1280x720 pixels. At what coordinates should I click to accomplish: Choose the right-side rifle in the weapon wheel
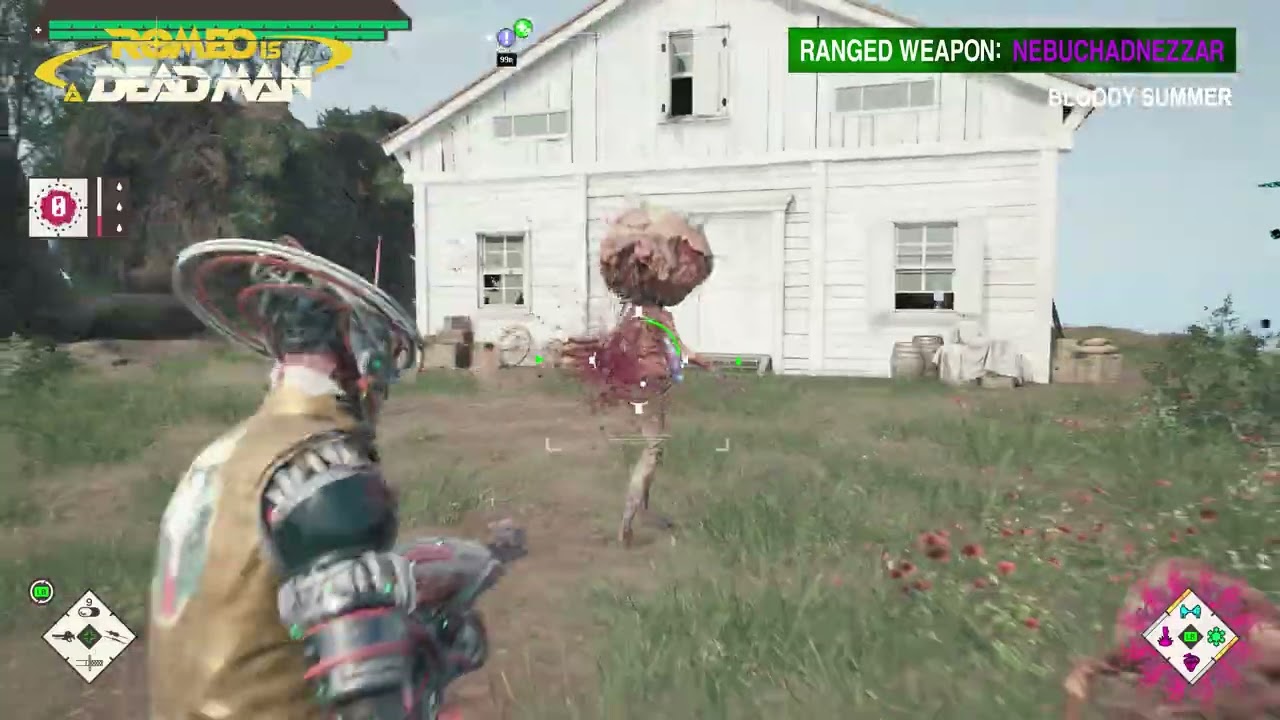click(x=115, y=636)
